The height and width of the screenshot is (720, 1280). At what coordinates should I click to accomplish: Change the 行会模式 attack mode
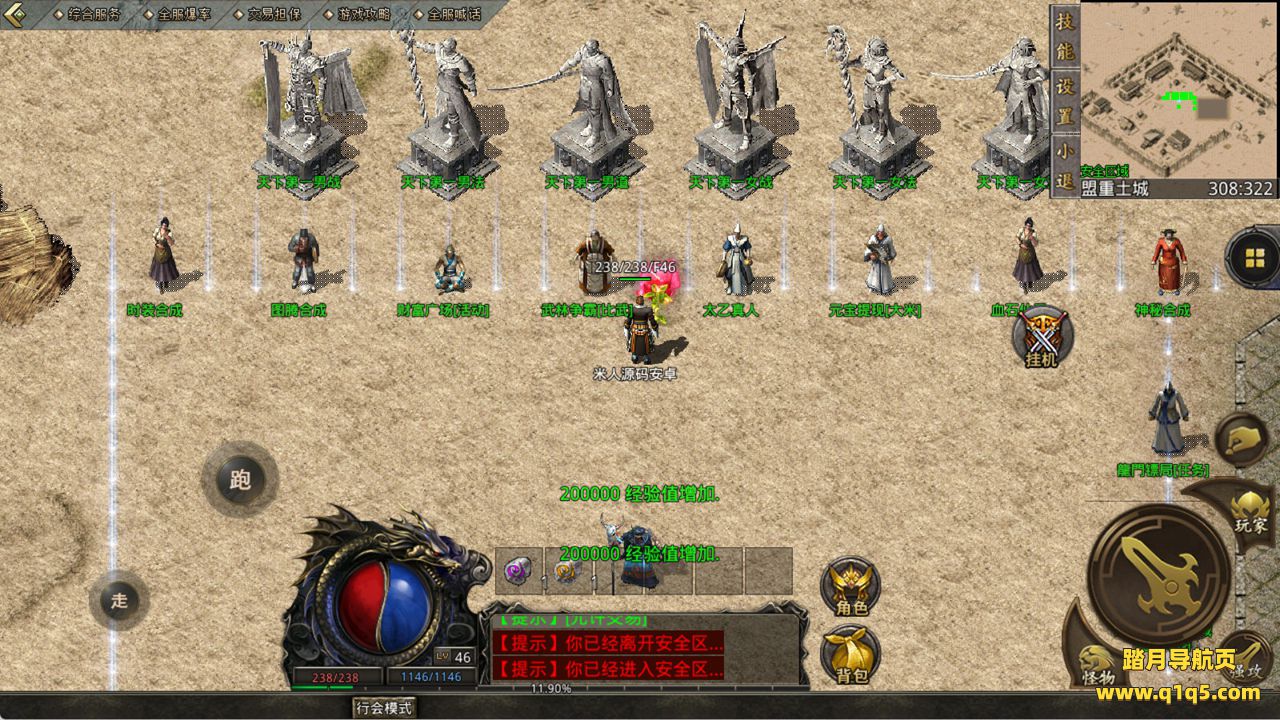pyautogui.click(x=384, y=708)
